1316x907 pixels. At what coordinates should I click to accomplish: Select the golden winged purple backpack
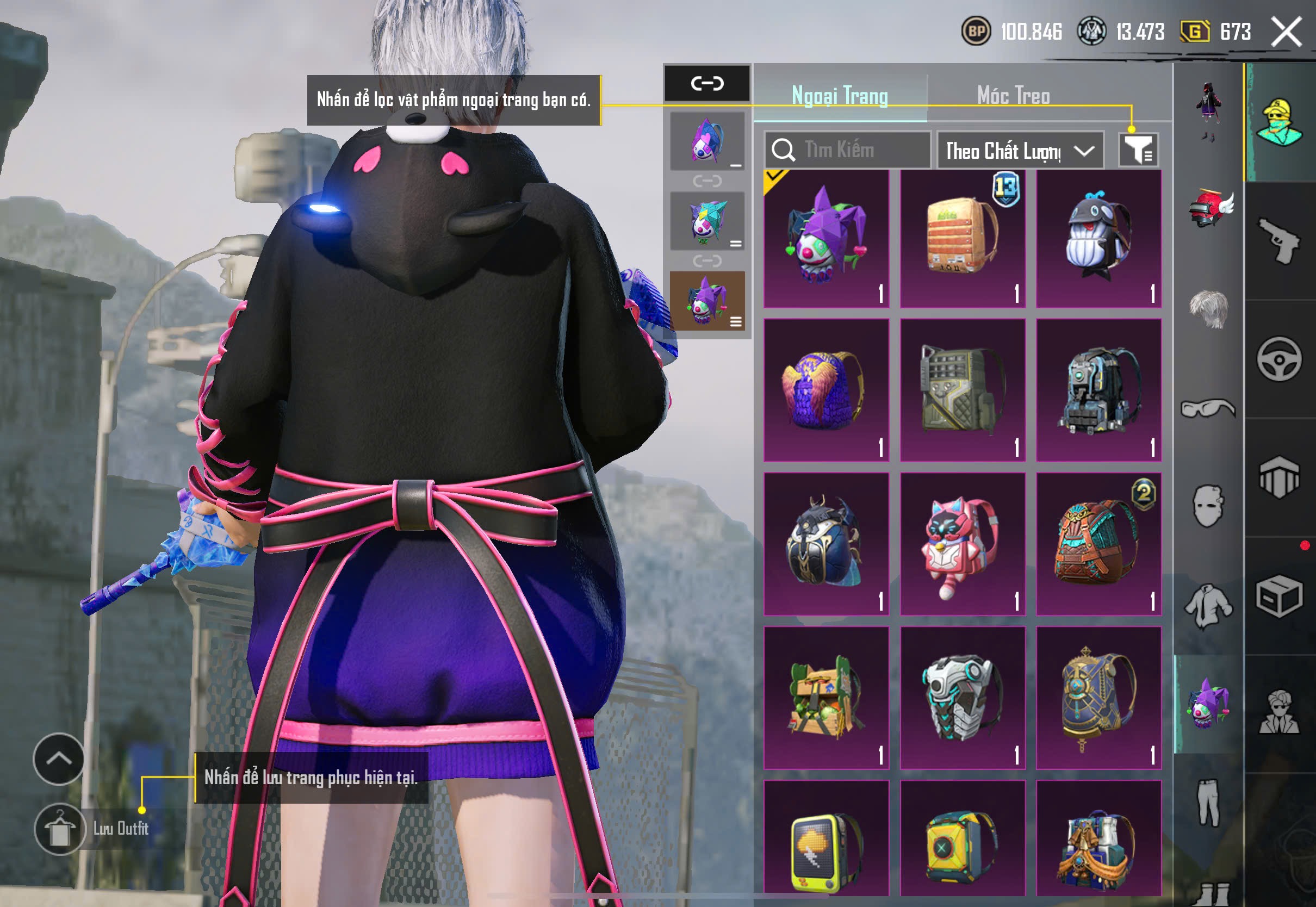(826, 390)
